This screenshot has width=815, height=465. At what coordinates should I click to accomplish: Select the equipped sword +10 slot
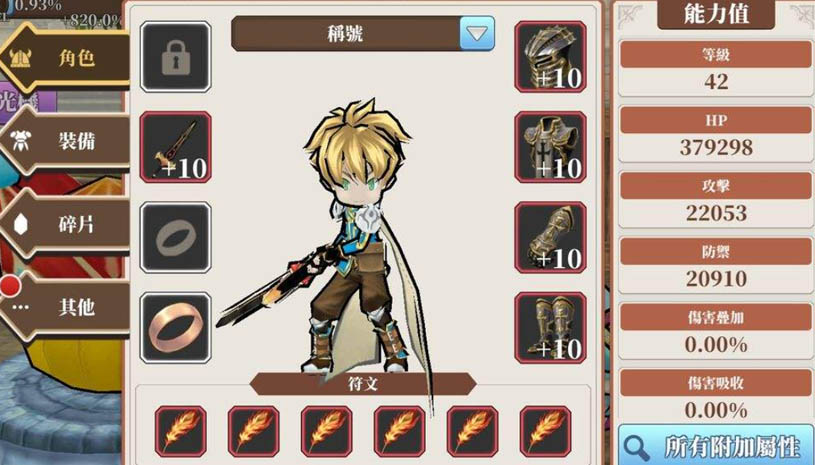coord(175,147)
